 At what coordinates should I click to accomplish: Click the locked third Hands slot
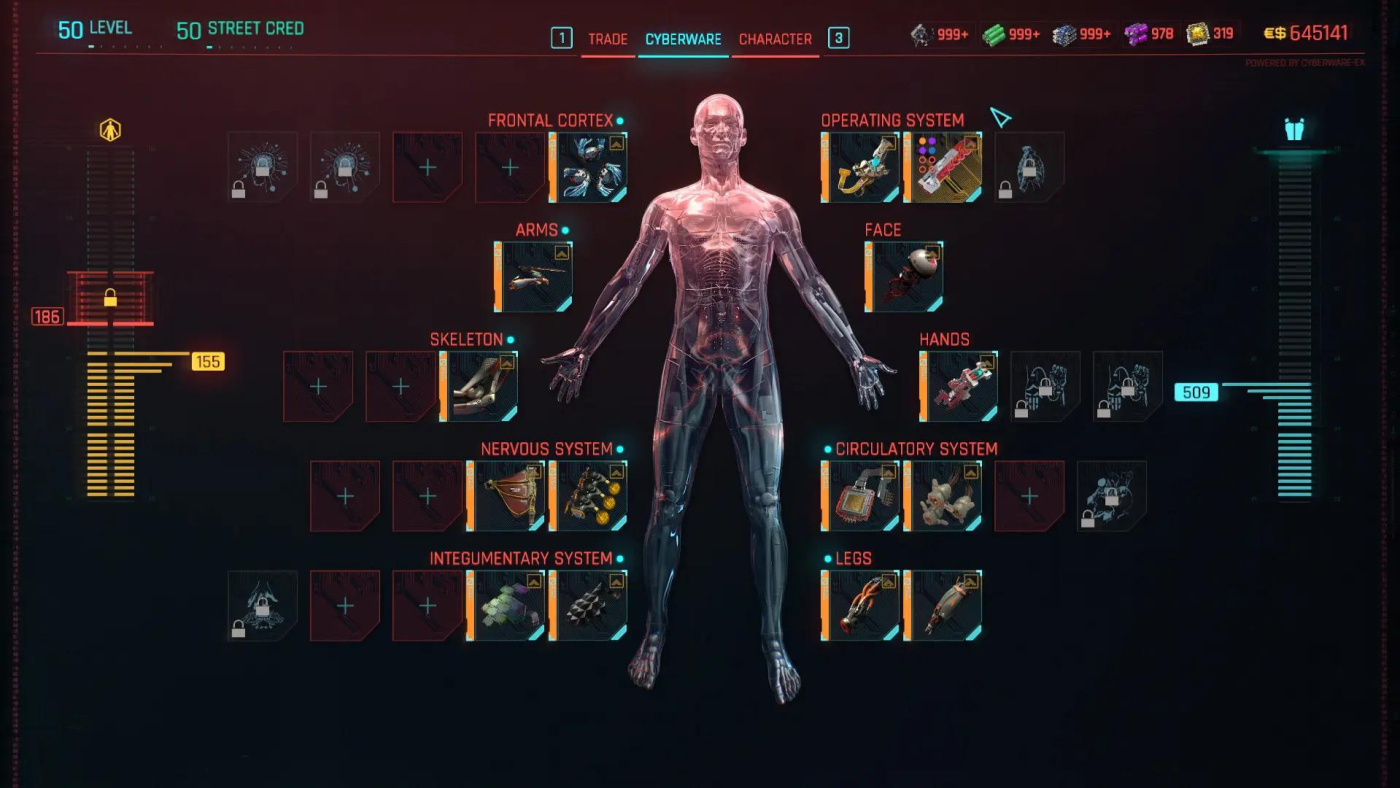coord(1127,386)
